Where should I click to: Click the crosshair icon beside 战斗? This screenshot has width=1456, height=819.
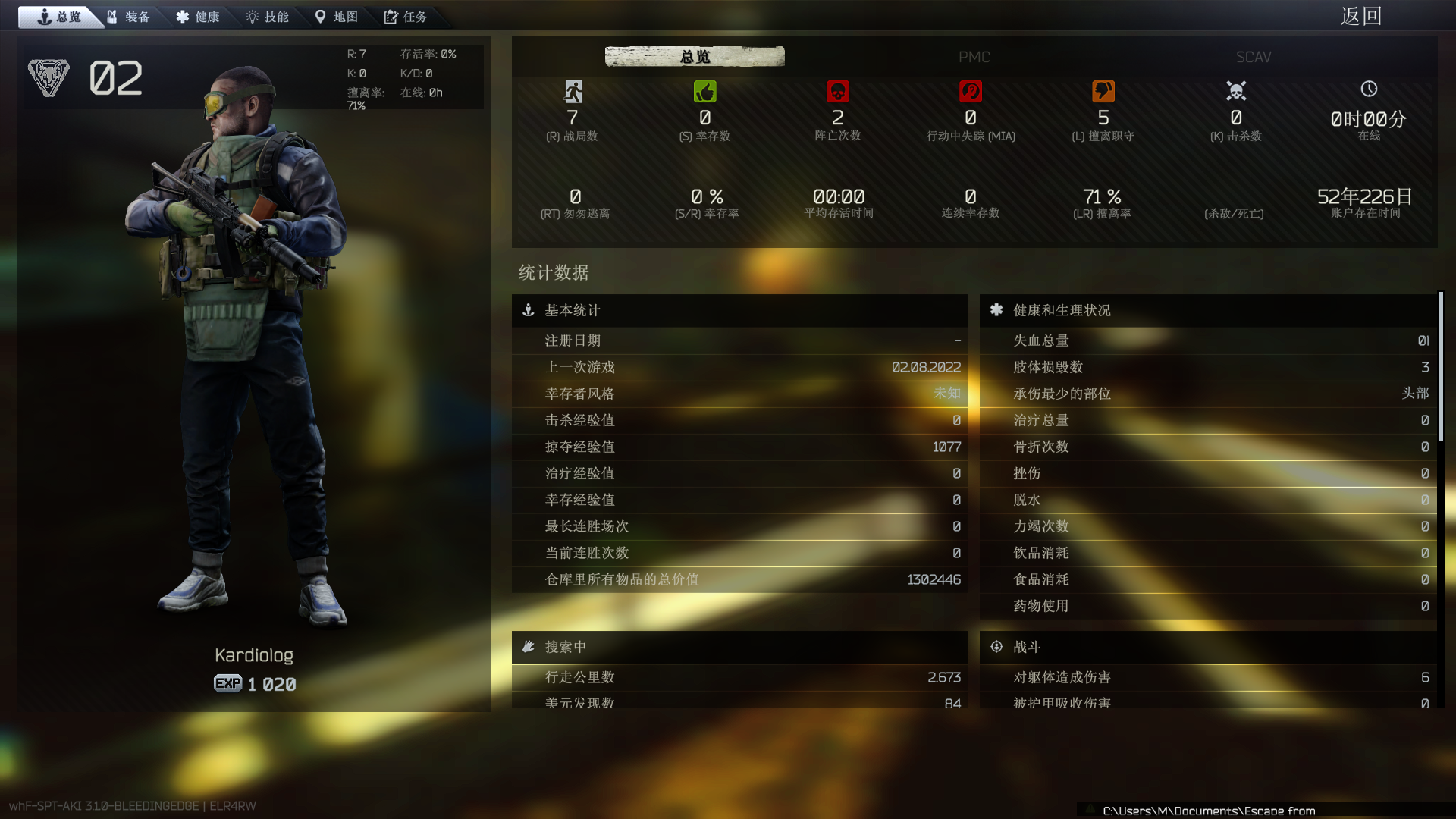(x=996, y=646)
